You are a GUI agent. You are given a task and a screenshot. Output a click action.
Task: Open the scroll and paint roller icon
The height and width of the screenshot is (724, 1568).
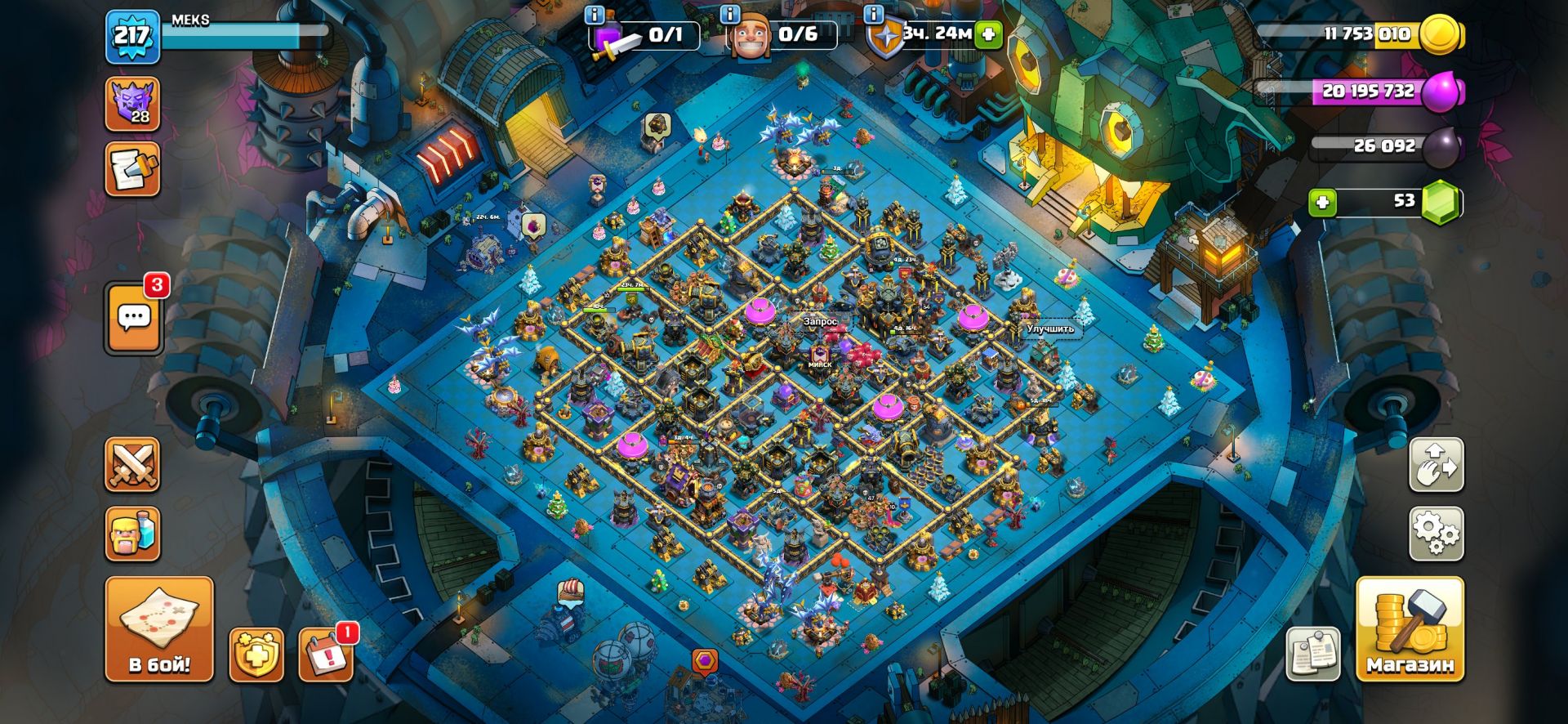[x=132, y=170]
